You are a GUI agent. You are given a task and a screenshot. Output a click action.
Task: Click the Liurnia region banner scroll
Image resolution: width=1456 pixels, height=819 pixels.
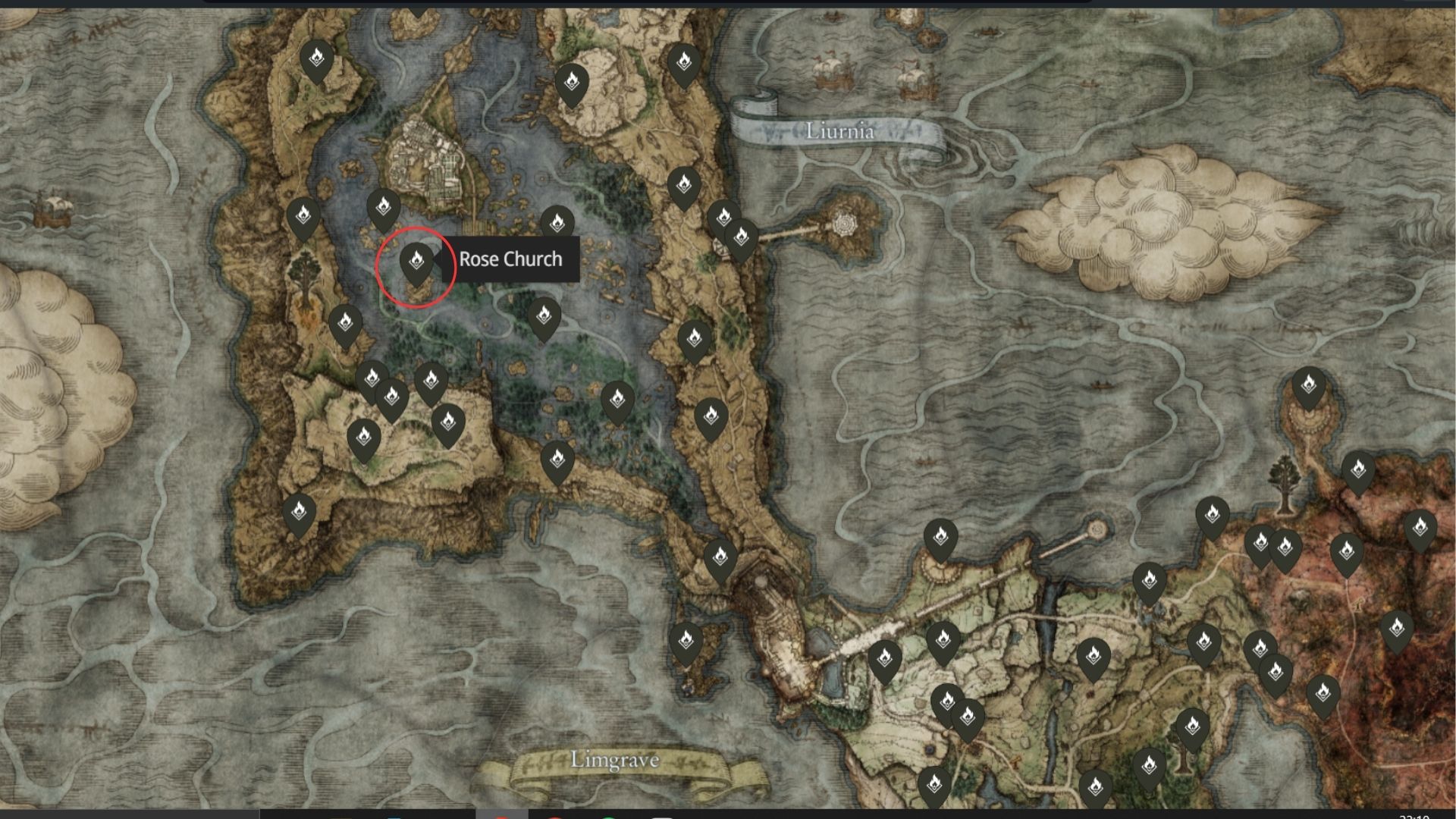(841, 130)
